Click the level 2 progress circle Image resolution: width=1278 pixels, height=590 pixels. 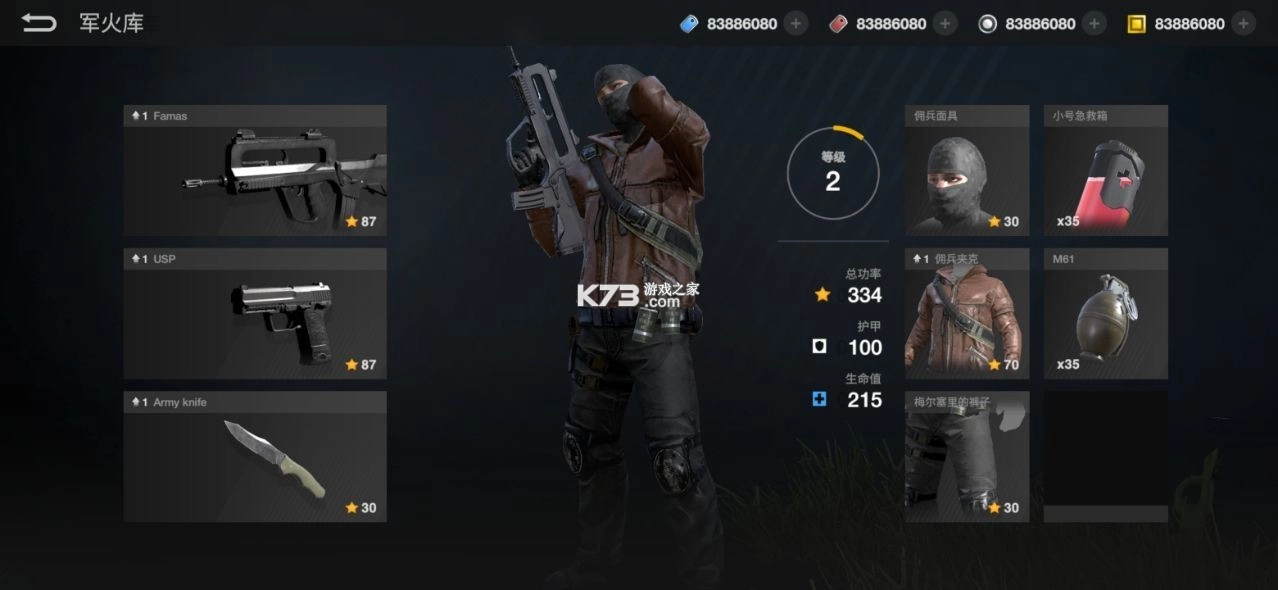pyautogui.click(x=832, y=173)
